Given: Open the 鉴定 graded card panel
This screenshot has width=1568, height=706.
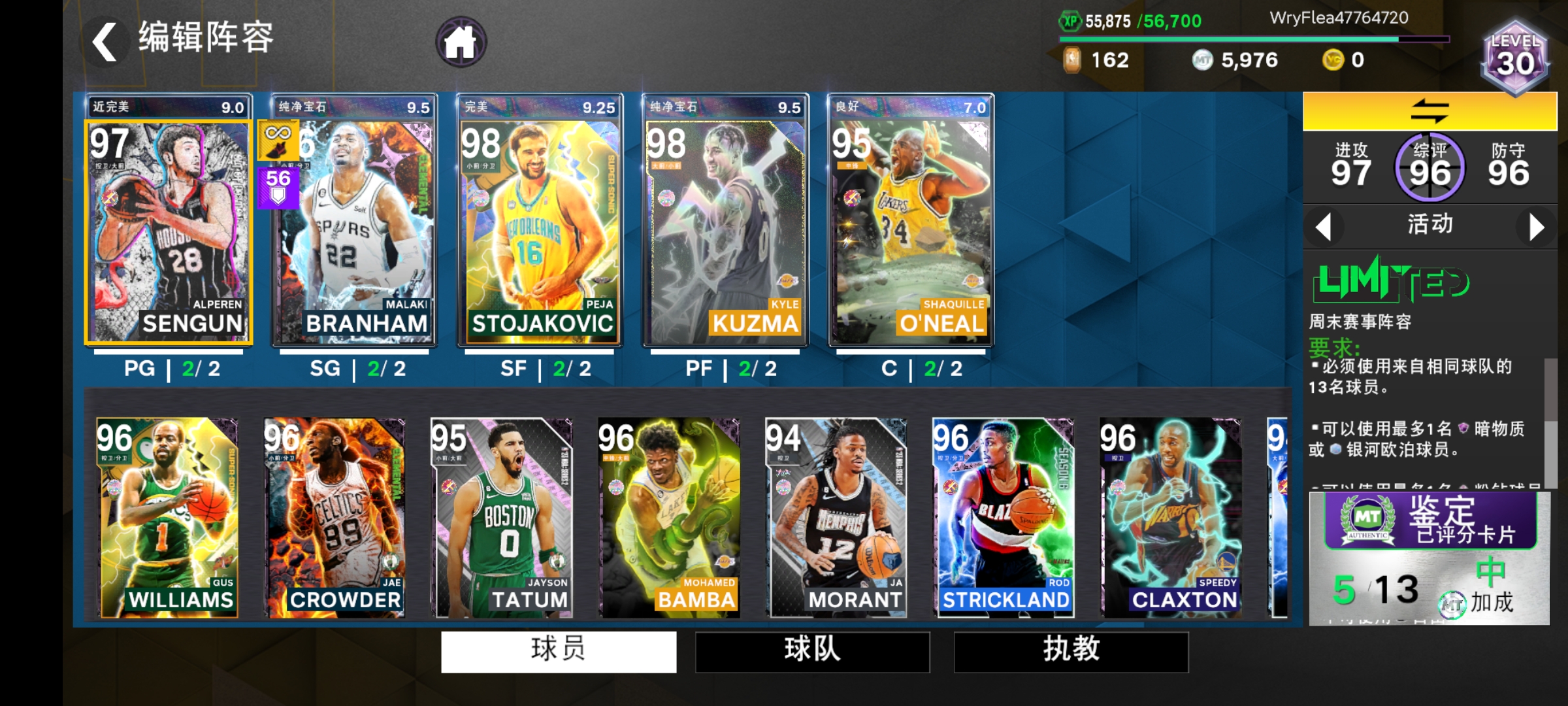Looking at the screenshot, I should [1428, 552].
